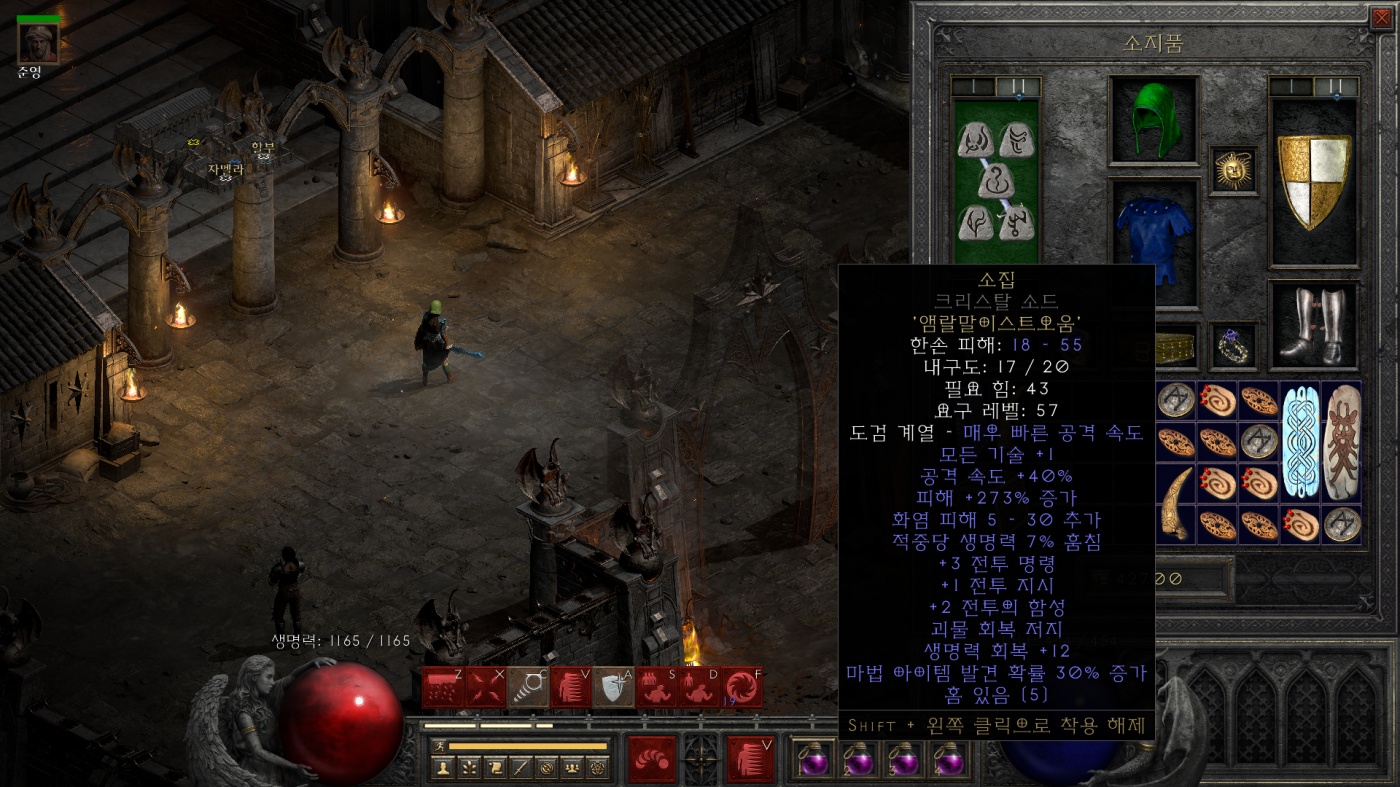Pick up the blue knotwork tome
The width and height of the screenshot is (1400, 787).
[1300, 440]
